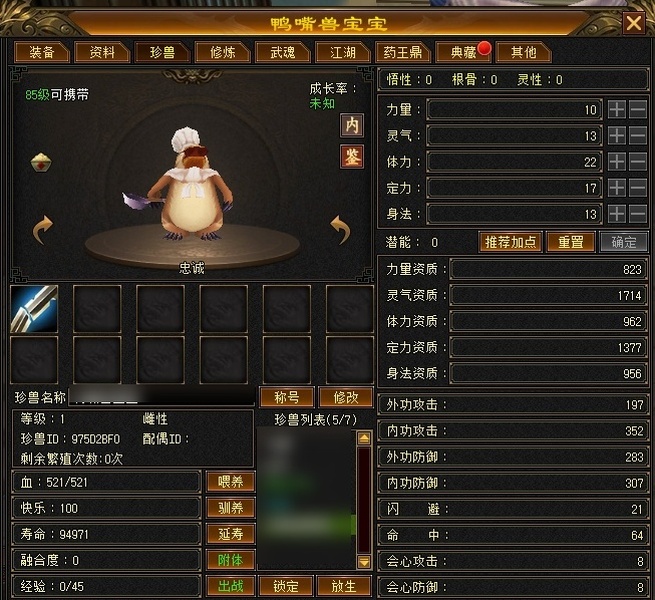The width and height of the screenshot is (655, 600).
Task: Reset points with the 重置 button
Action: pyautogui.click(x=571, y=242)
